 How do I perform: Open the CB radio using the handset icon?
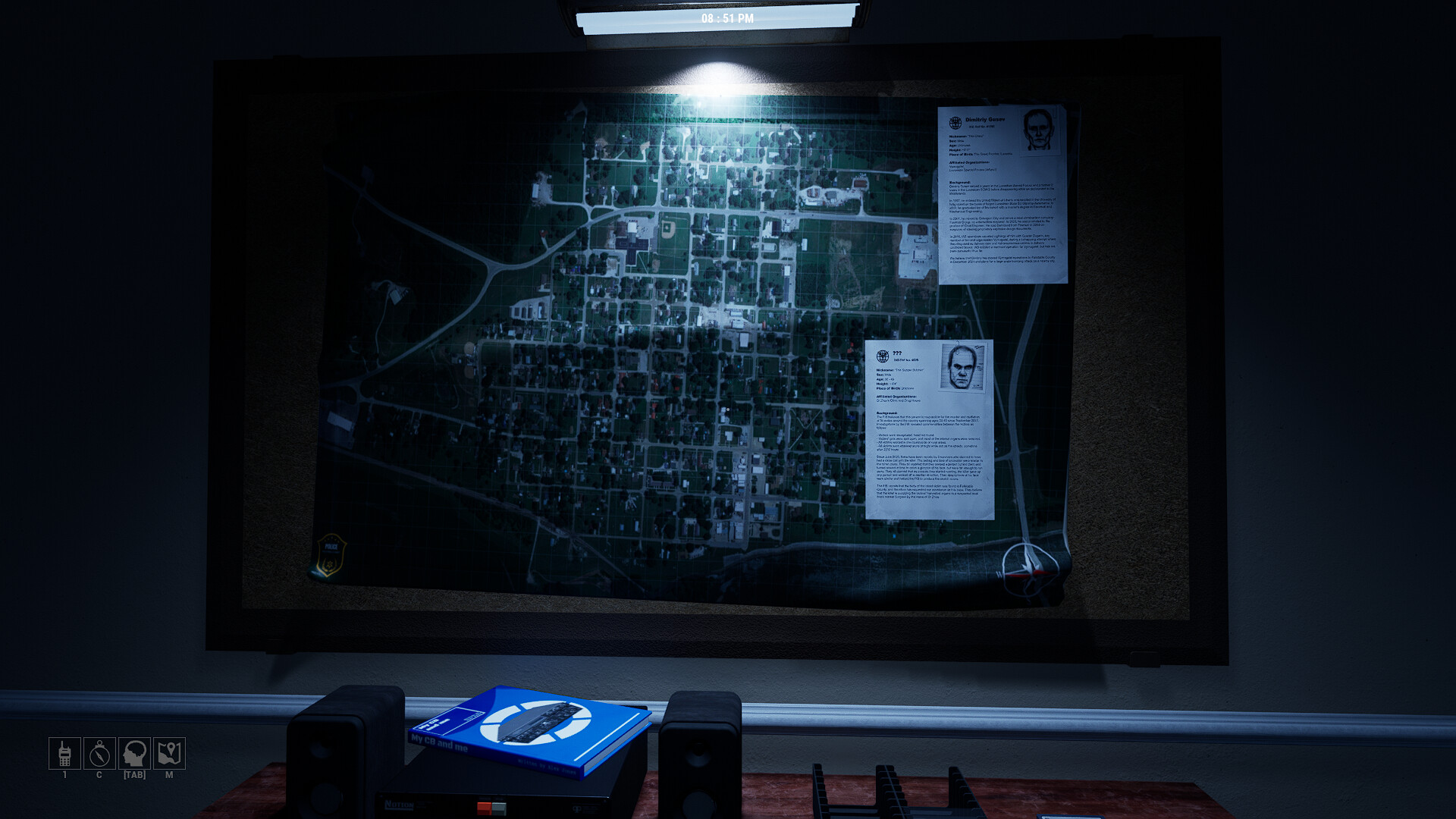(64, 754)
